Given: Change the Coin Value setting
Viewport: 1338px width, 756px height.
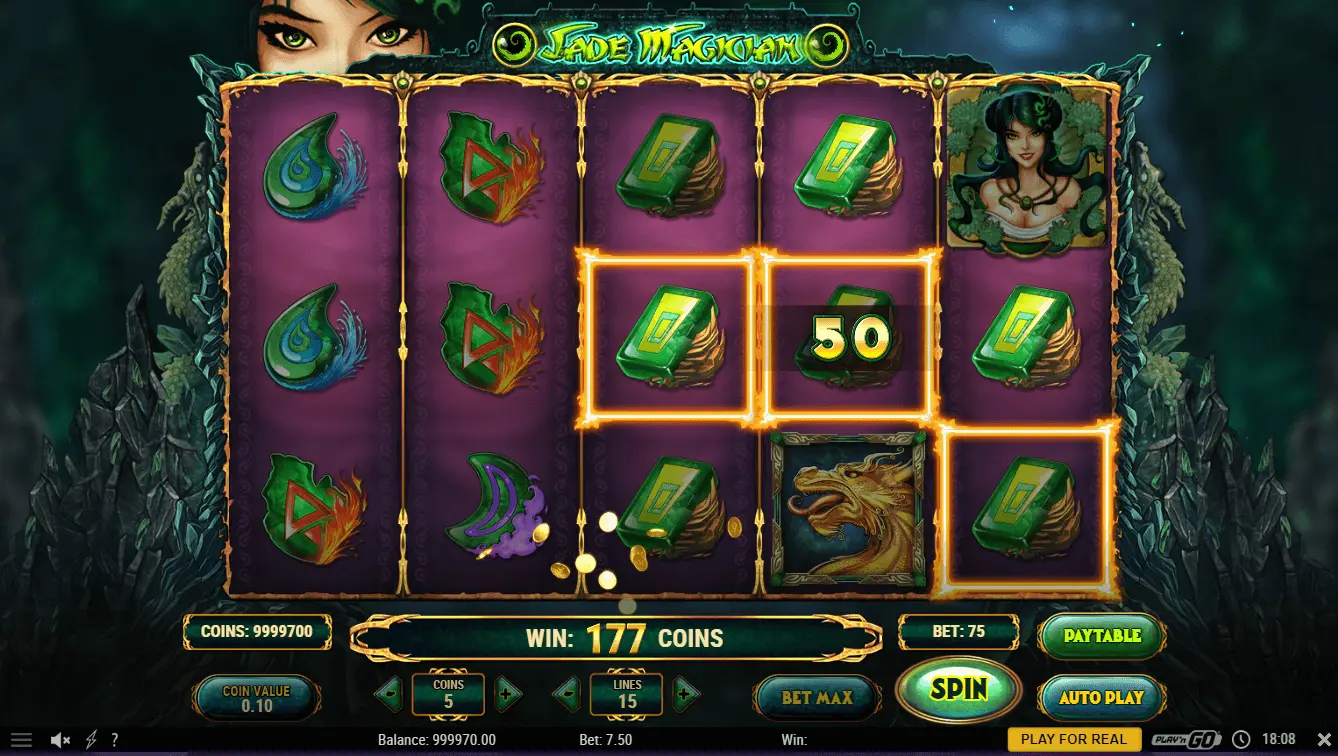Looking at the screenshot, I should (256, 697).
